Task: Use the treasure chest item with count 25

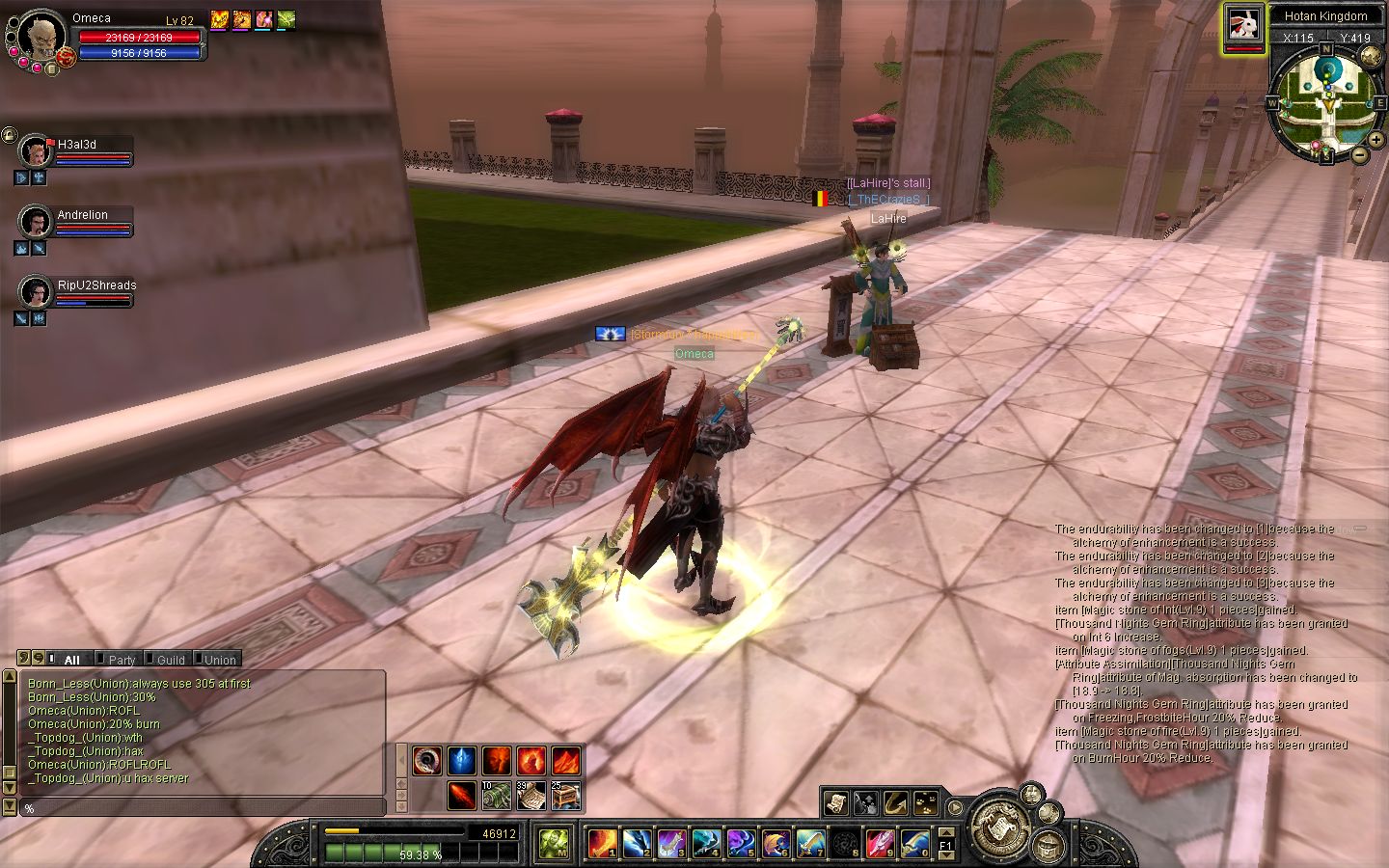Action: (565, 796)
